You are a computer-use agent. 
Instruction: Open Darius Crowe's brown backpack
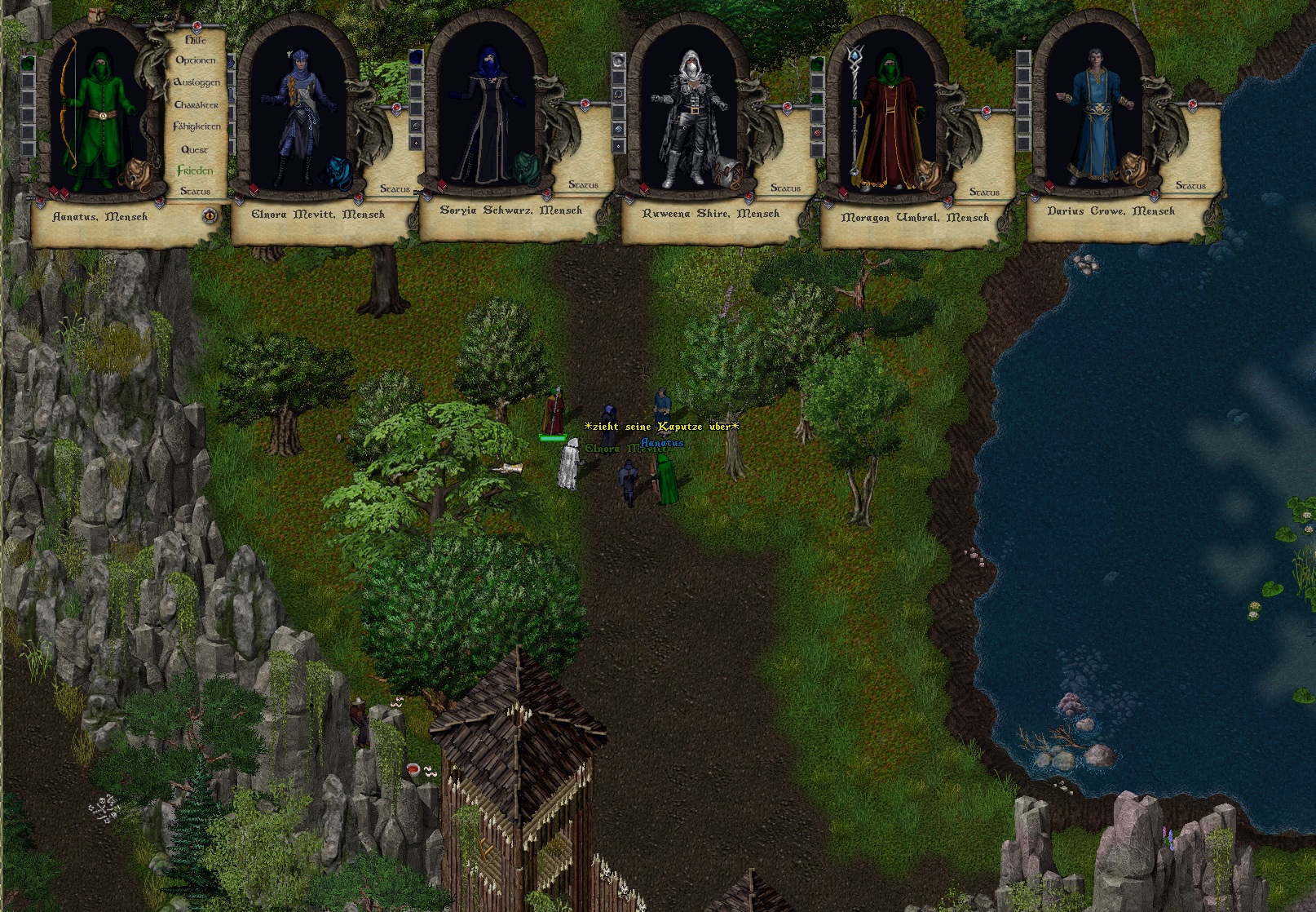point(1132,169)
